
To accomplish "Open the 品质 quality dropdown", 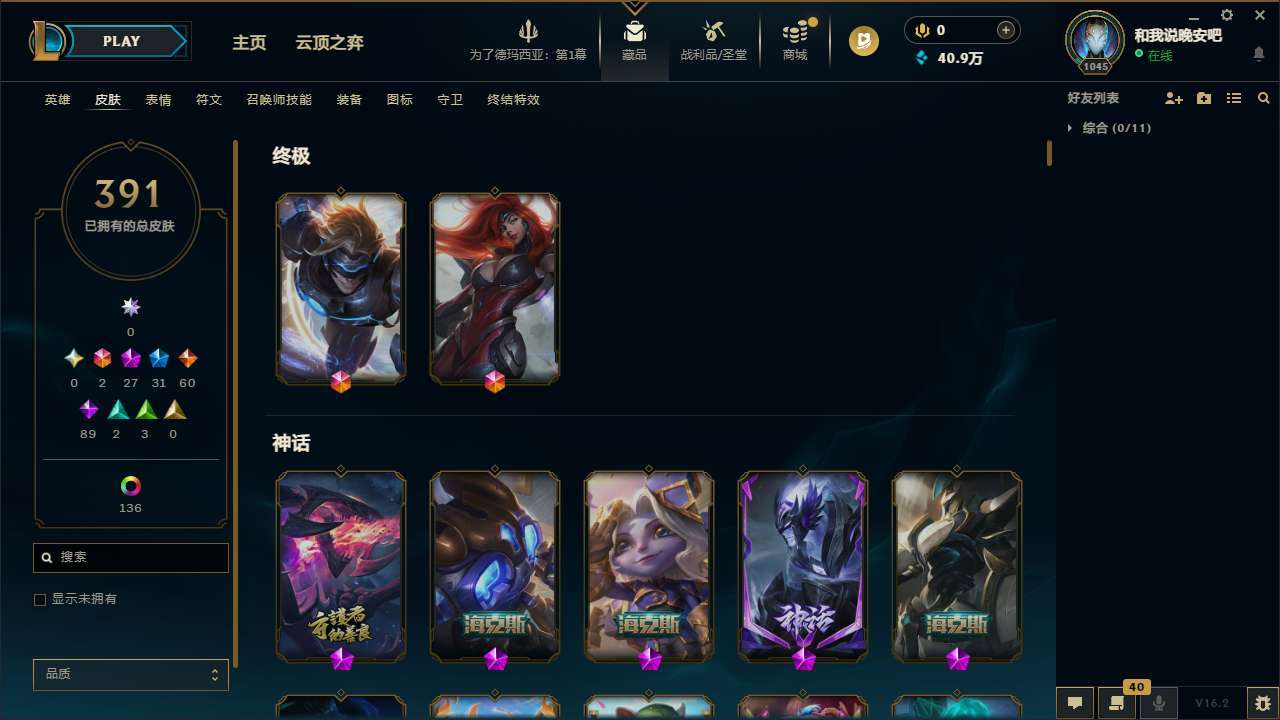I will click(130, 674).
